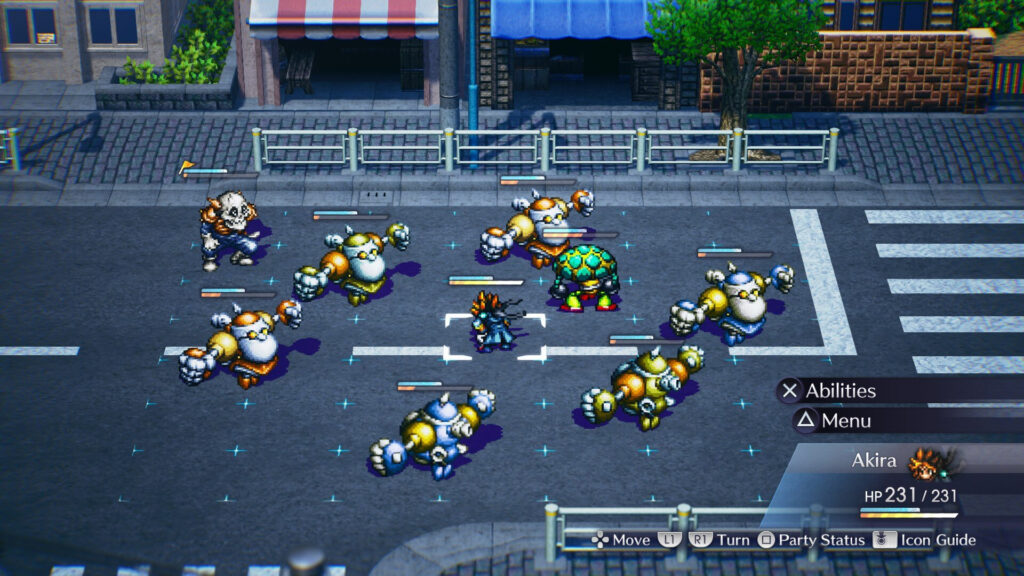Open the battle Menu option

click(844, 421)
